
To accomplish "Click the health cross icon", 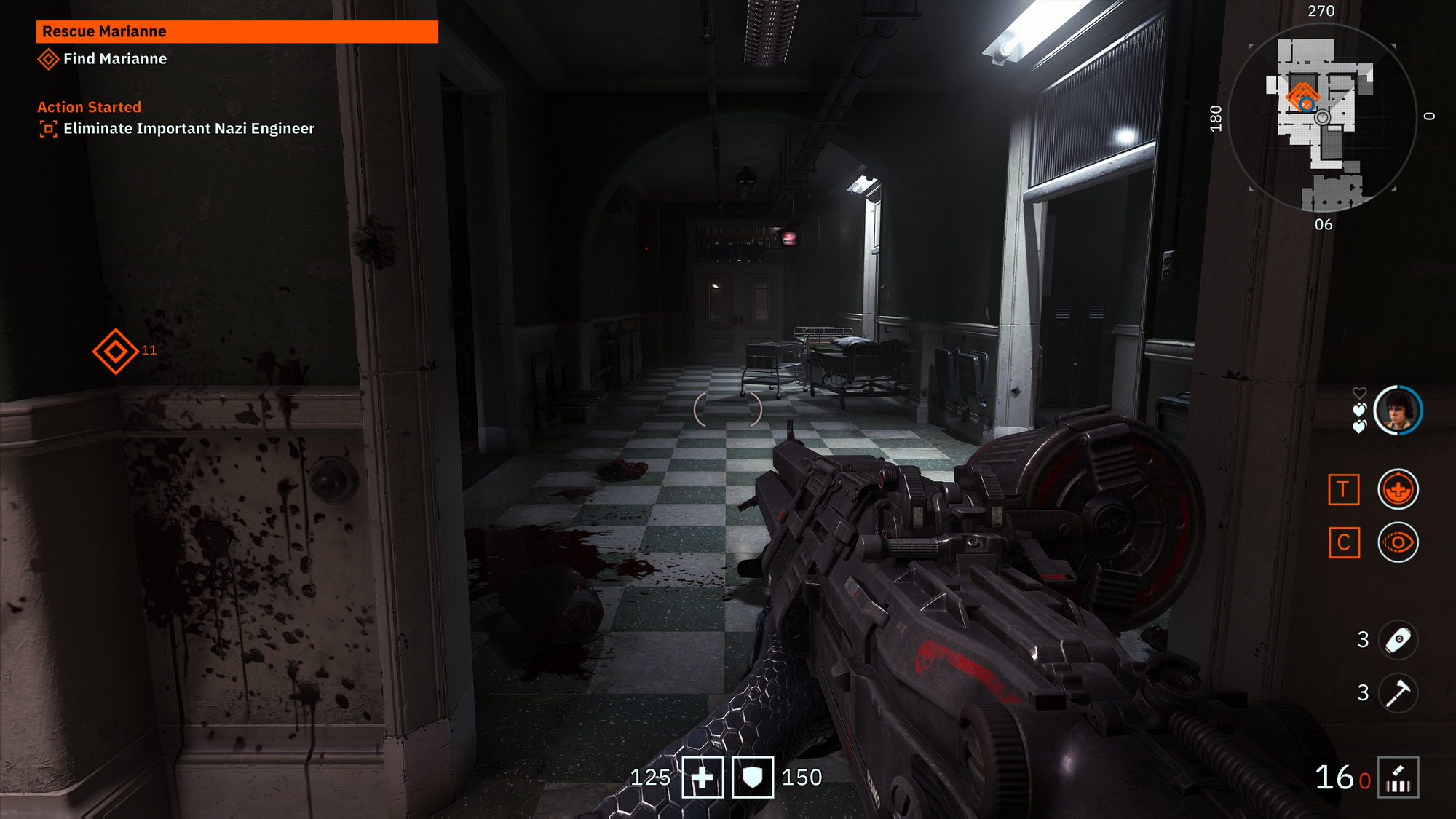I will point(703,778).
